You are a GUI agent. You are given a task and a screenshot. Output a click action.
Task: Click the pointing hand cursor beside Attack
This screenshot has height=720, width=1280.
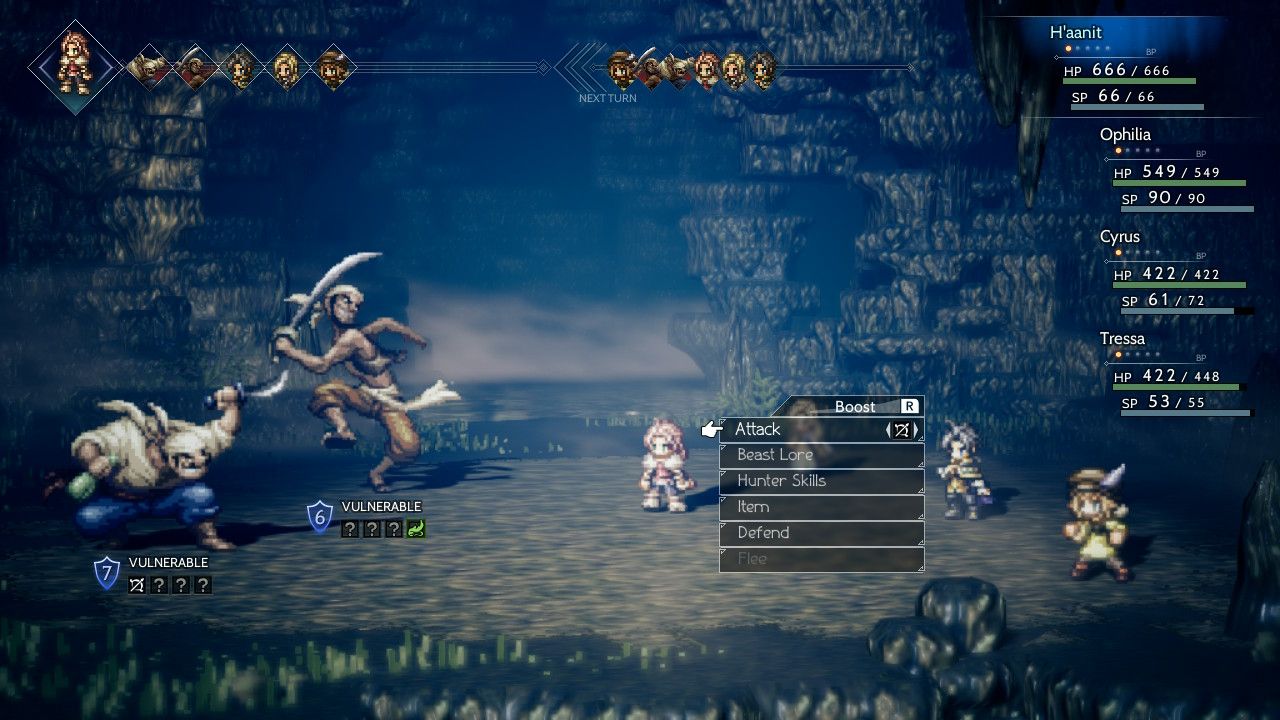pos(711,428)
